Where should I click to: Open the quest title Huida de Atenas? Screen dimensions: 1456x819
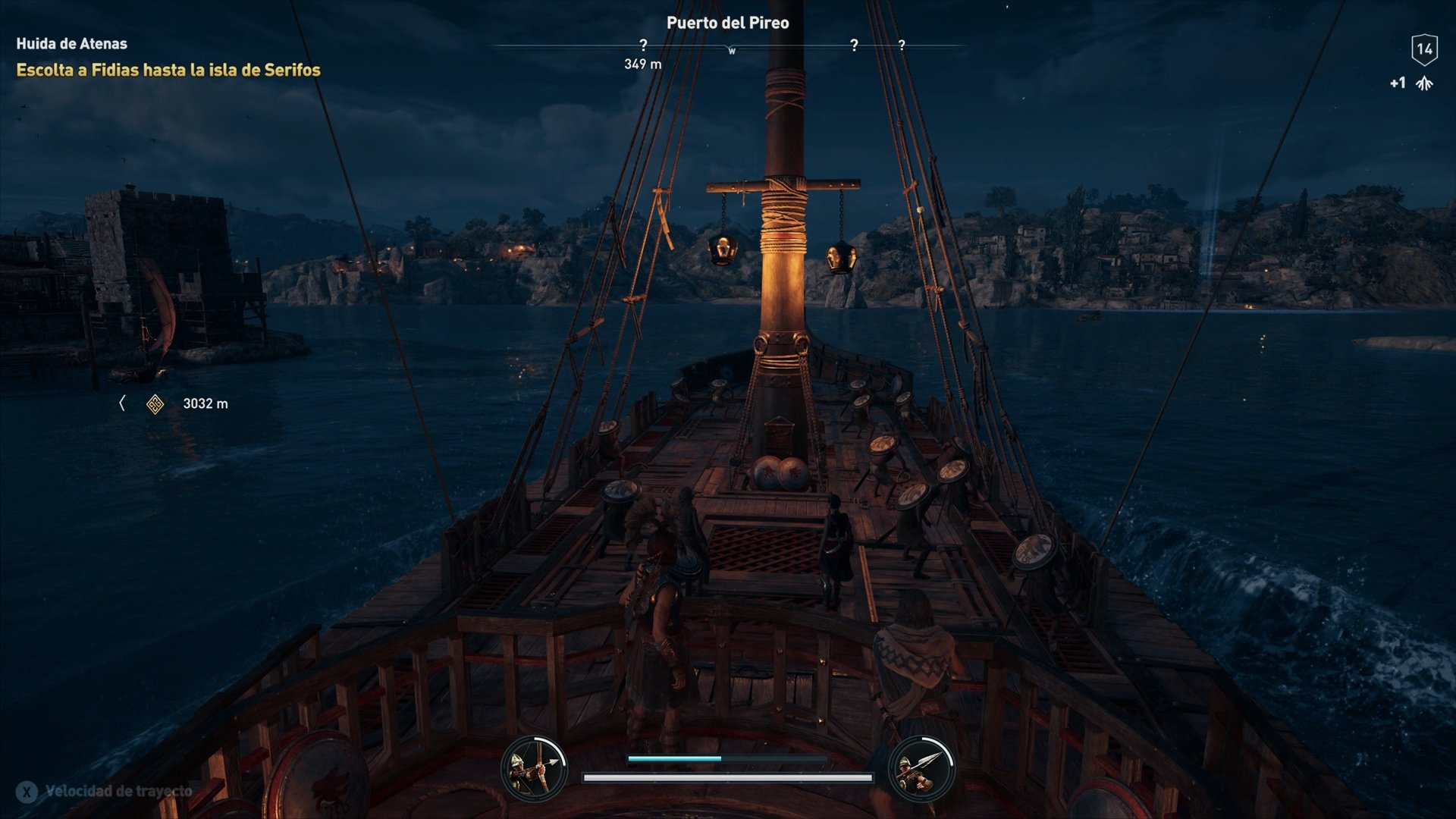tap(71, 44)
